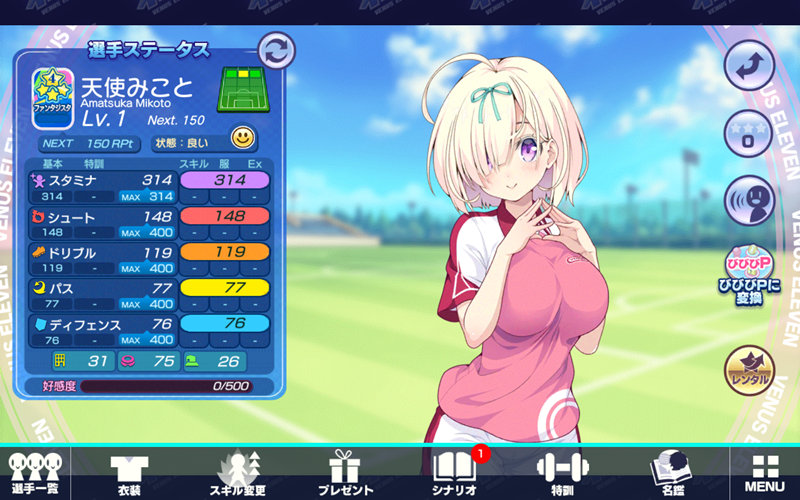This screenshot has height=500, width=800.
Task: Select the green formation field icon
Action: click(x=244, y=89)
